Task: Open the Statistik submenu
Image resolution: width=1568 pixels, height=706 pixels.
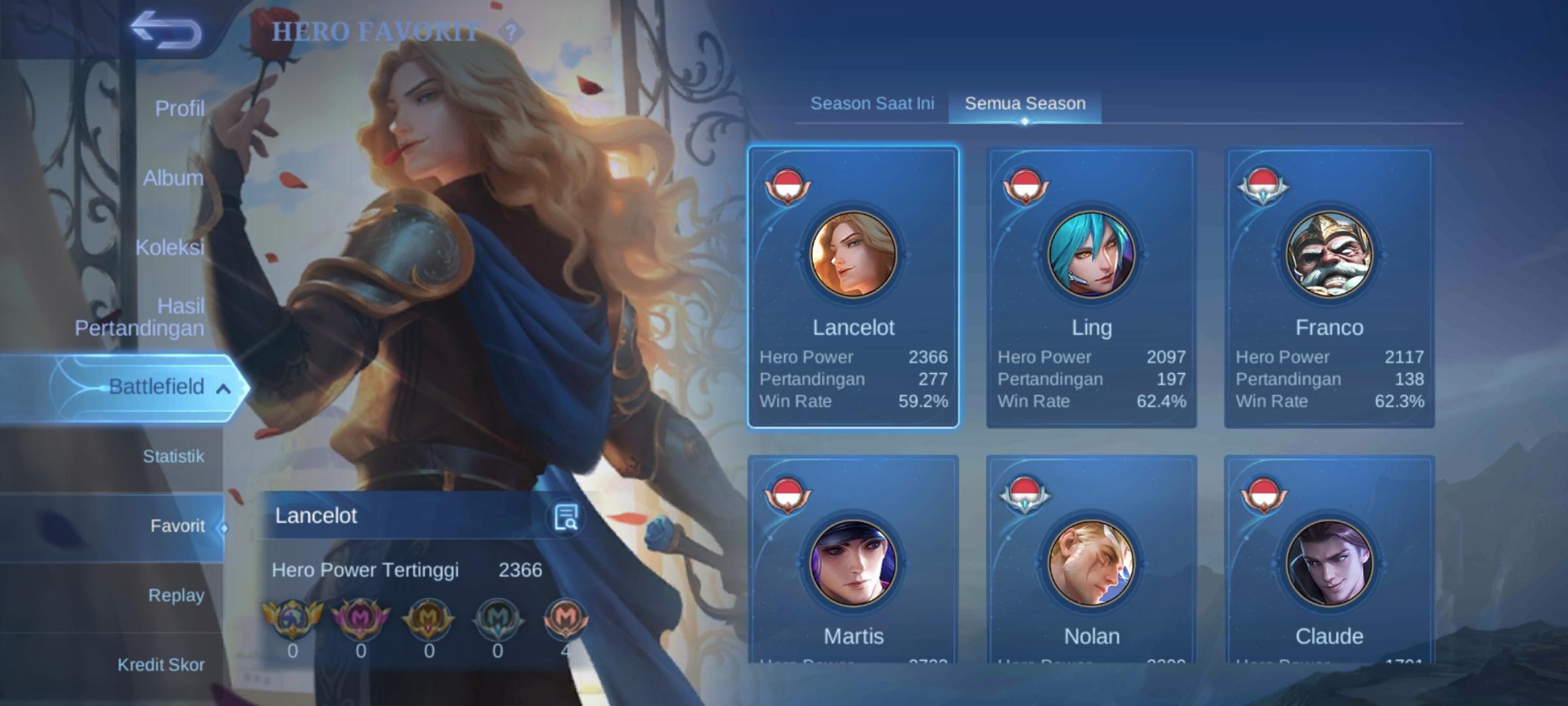Action: coord(173,456)
